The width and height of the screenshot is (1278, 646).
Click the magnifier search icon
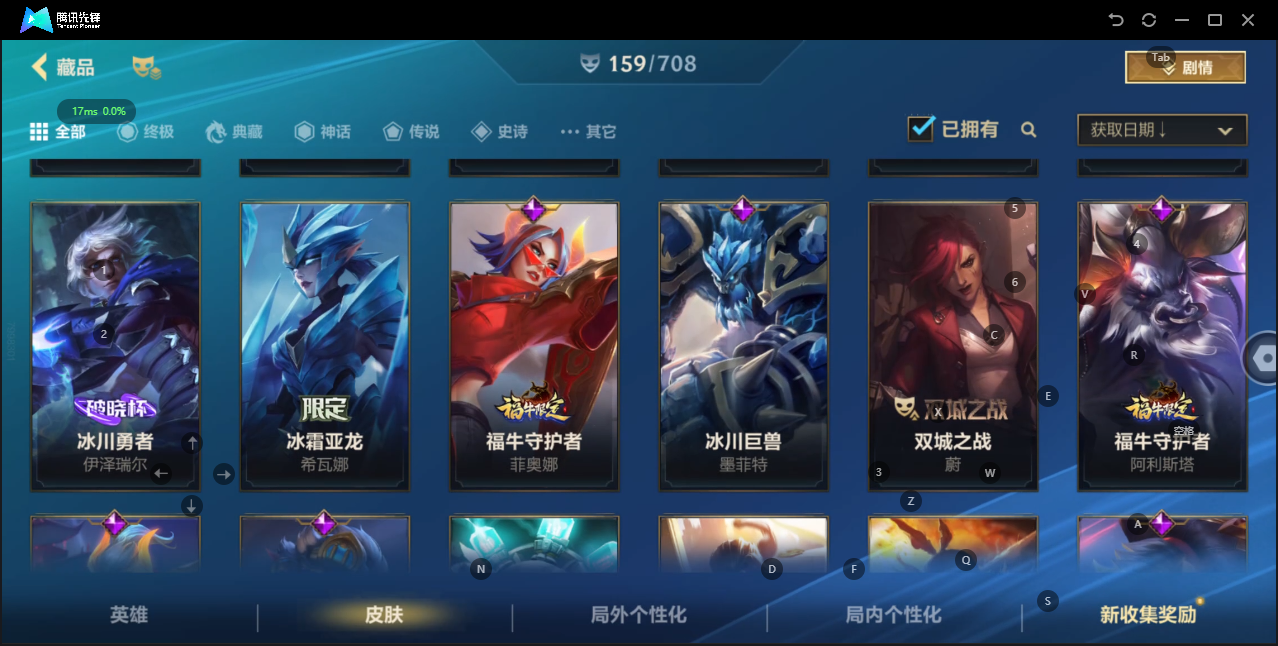1028,130
